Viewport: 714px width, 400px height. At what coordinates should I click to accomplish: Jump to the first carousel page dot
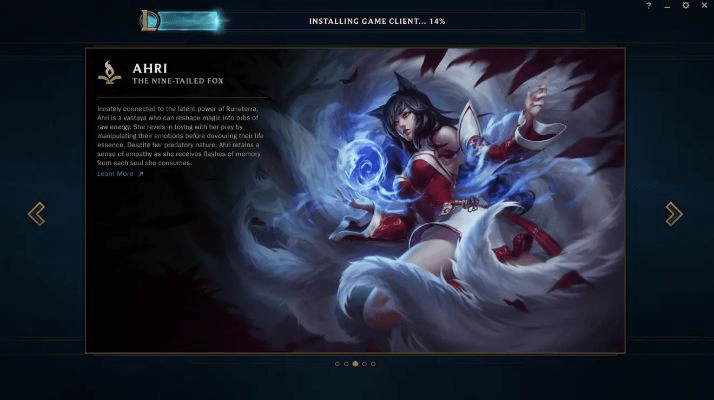pyautogui.click(x=337, y=364)
